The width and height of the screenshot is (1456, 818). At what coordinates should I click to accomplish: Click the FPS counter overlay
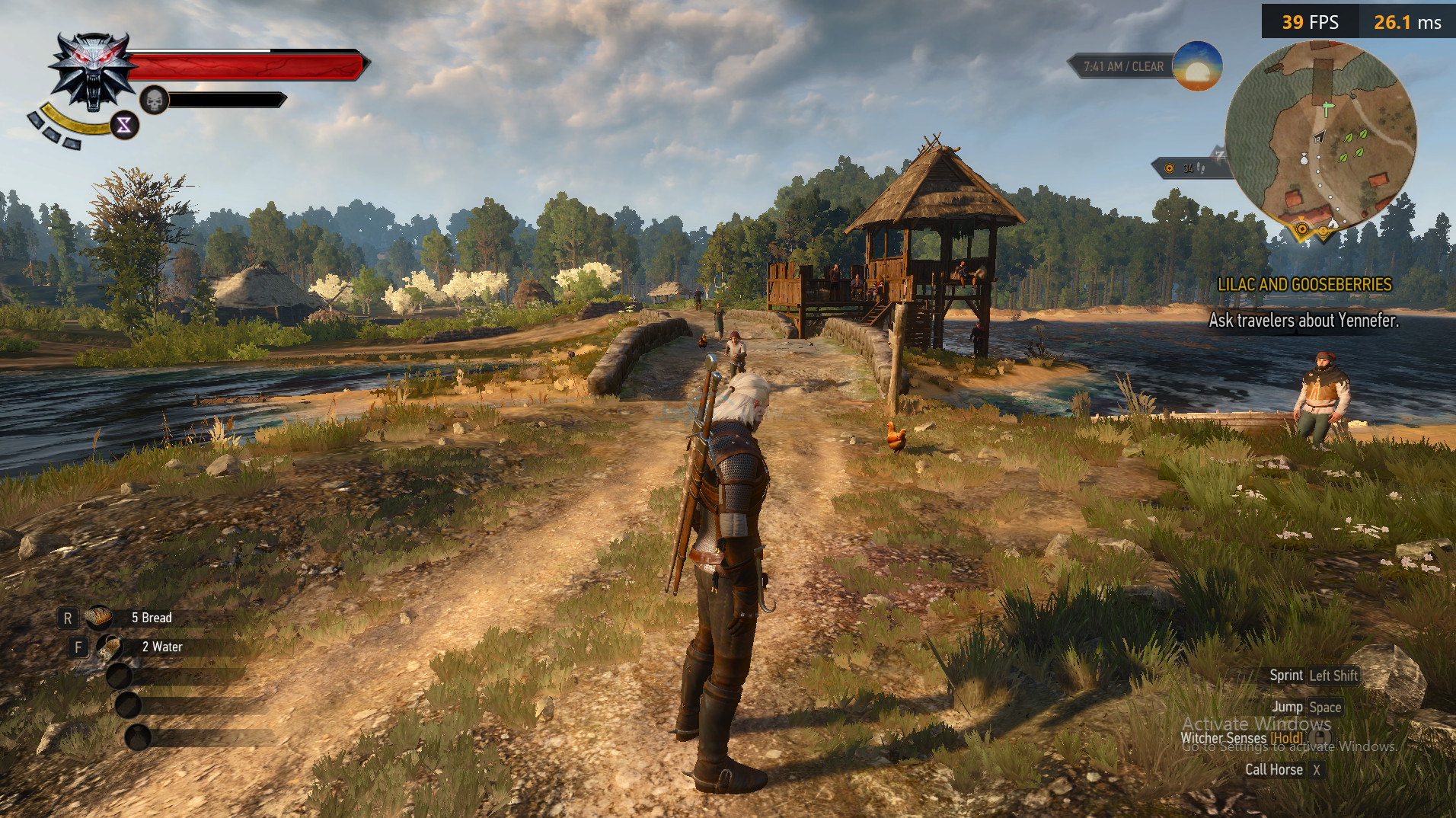(x=1310, y=22)
